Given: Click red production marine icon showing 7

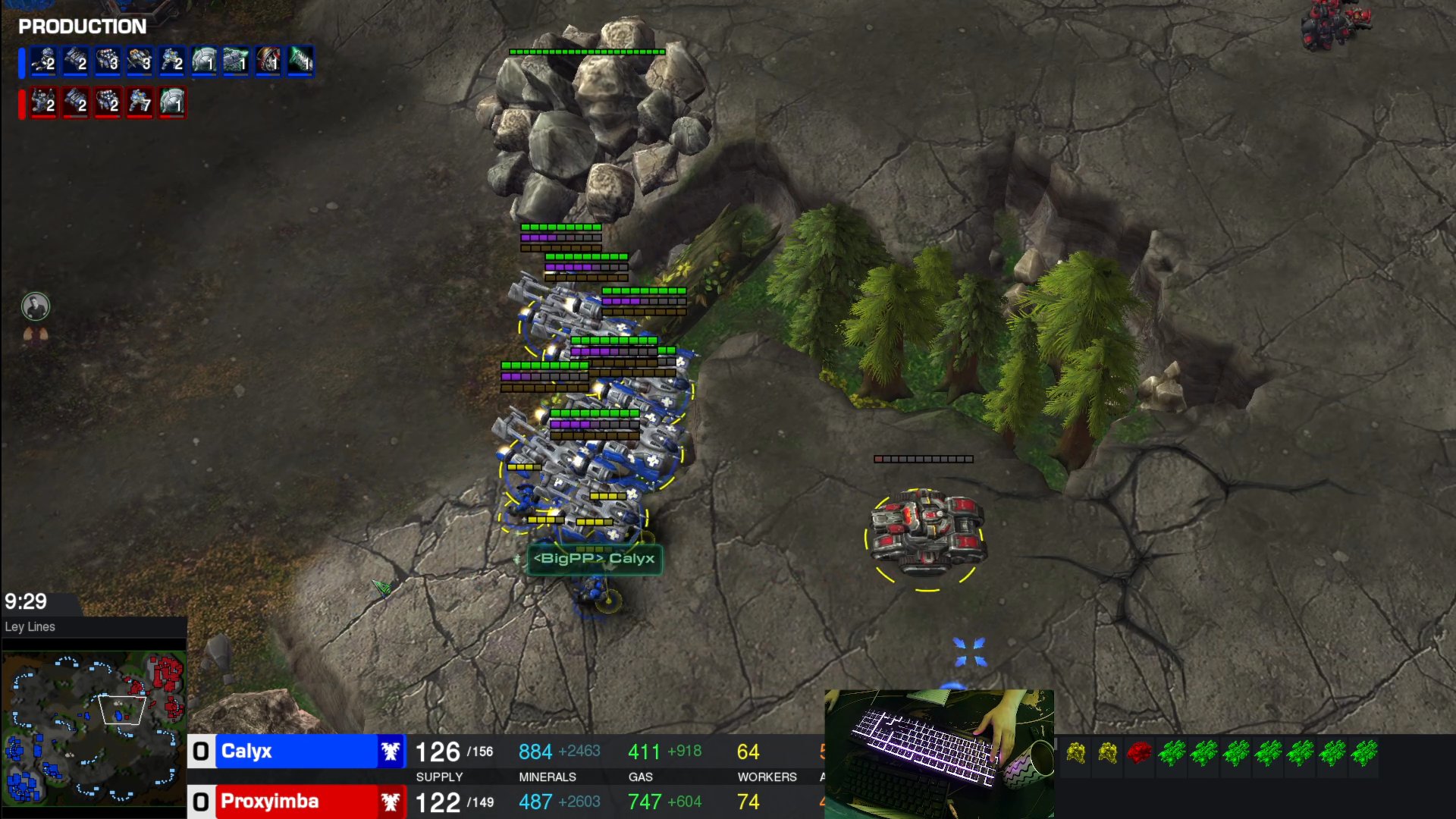Looking at the screenshot, I should point(140,102).
